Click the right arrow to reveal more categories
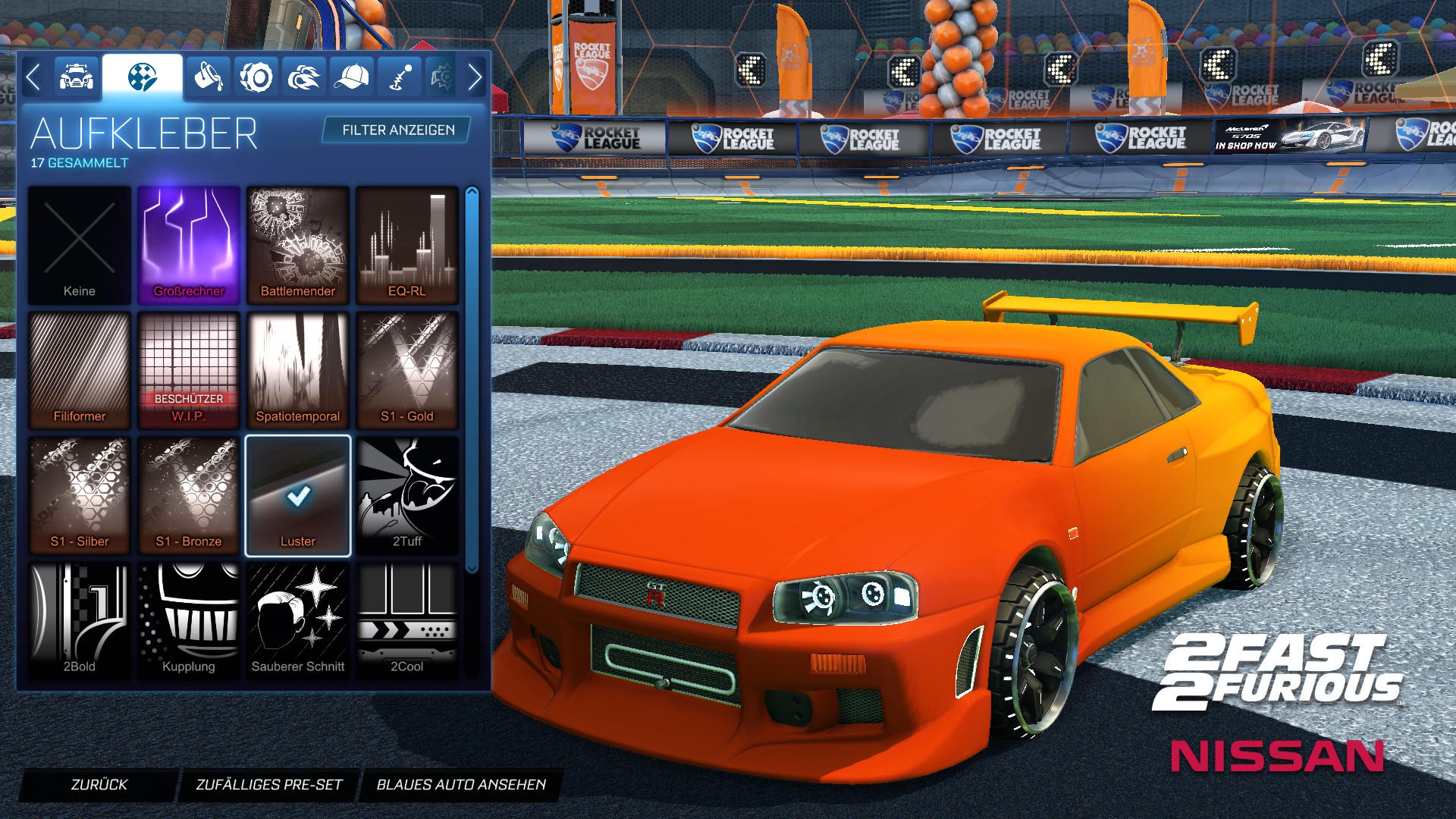 (476, 76)
